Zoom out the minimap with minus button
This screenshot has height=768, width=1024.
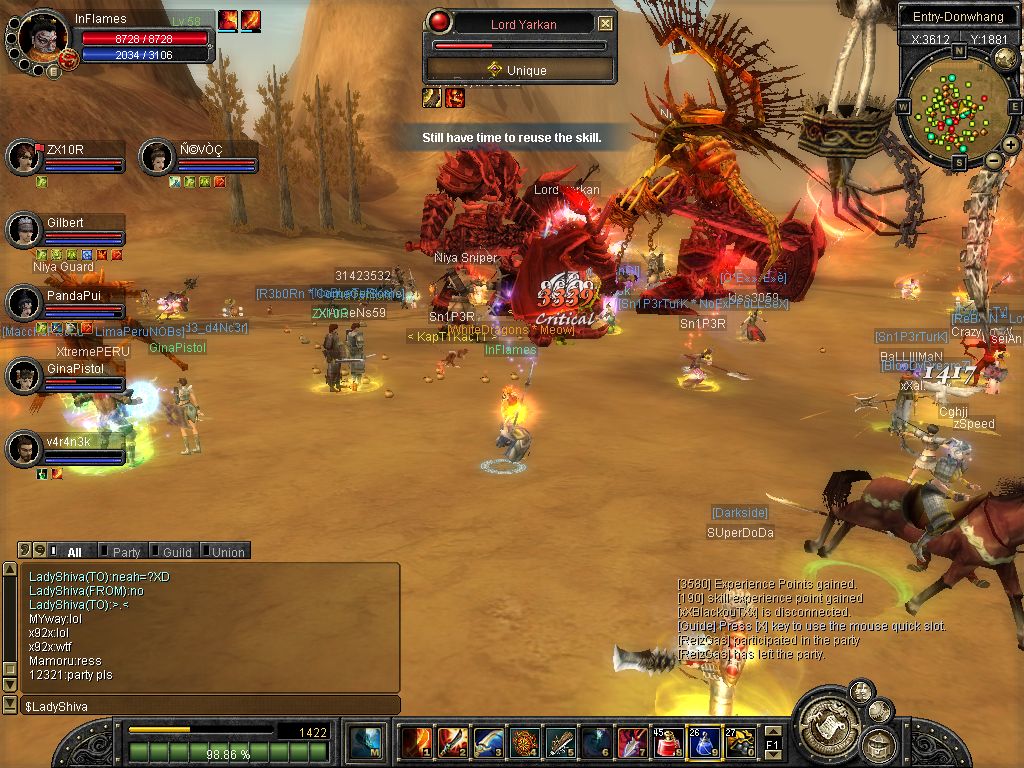point(994,160)
